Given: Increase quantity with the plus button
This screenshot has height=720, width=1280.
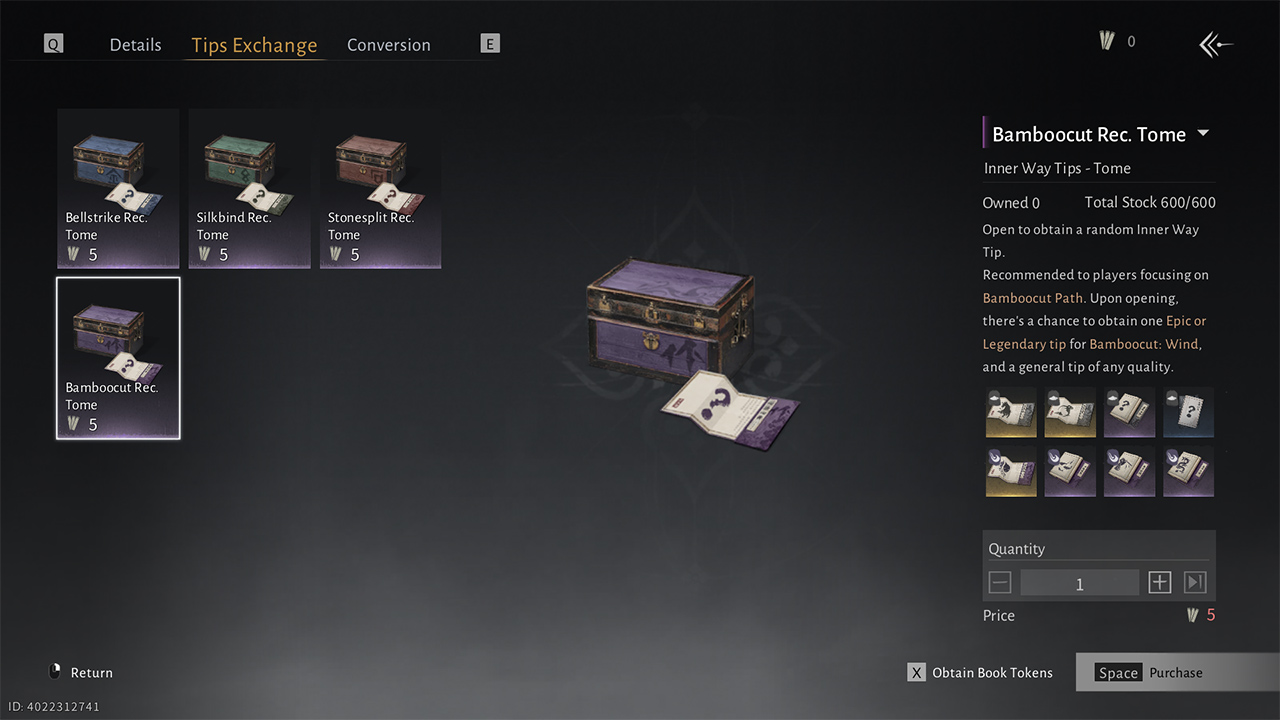Looking at the screenshot, I should point(1159,583).
